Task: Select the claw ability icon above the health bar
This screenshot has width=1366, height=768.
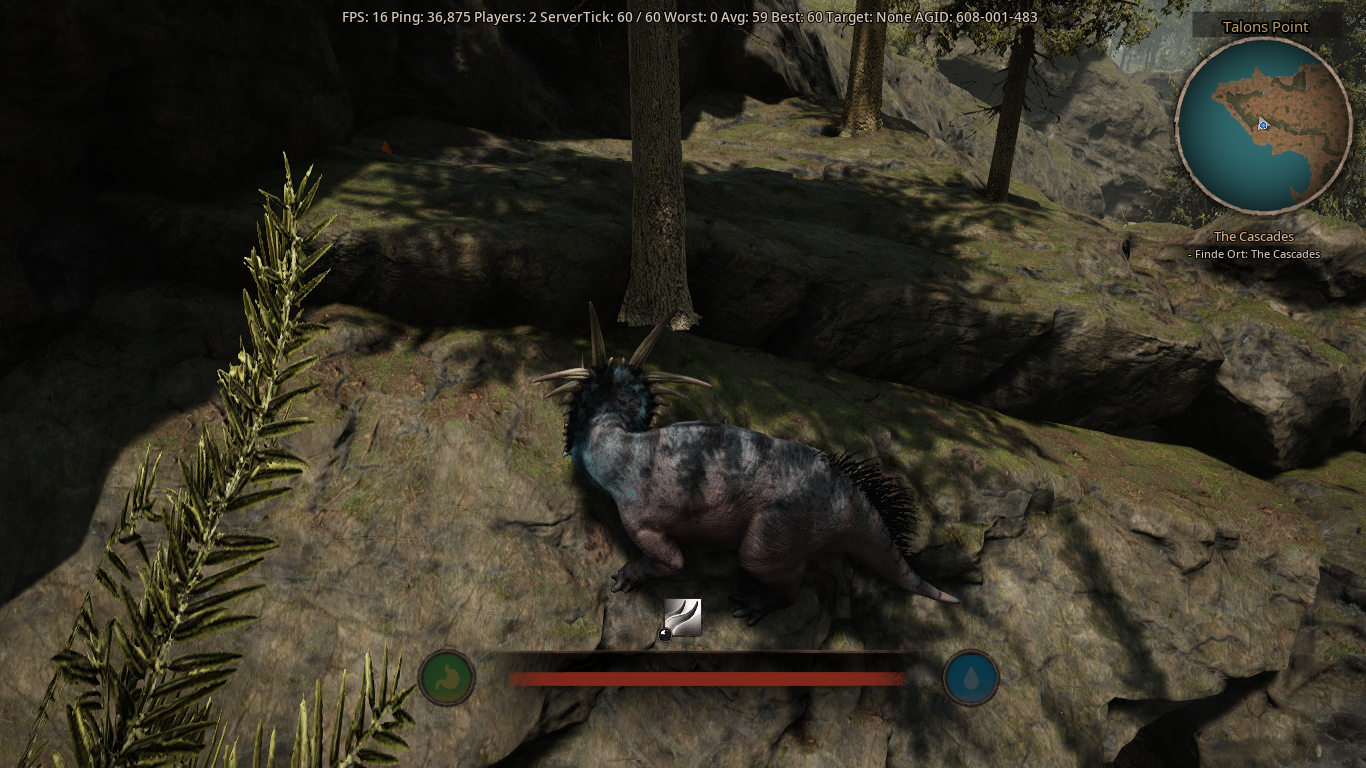Action: coord(684,617)
